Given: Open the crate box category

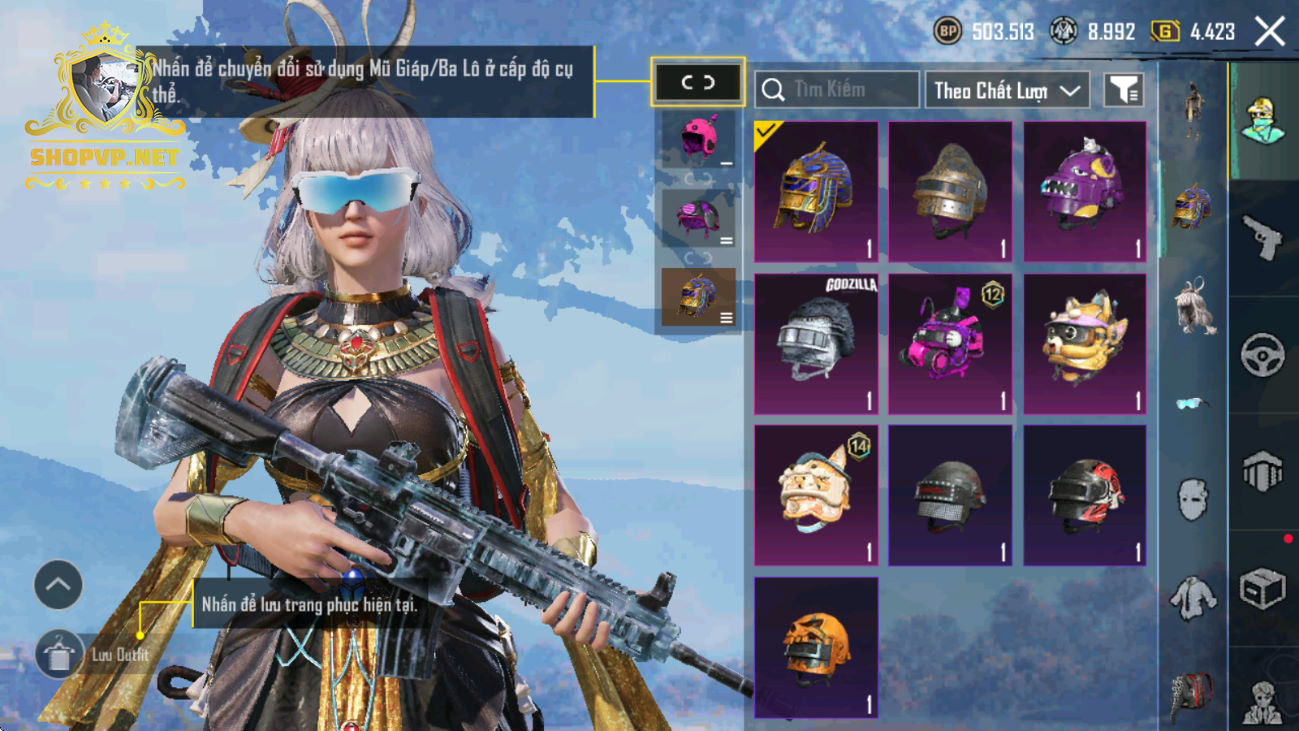Looking at the screenshot, I should 1263,589.
